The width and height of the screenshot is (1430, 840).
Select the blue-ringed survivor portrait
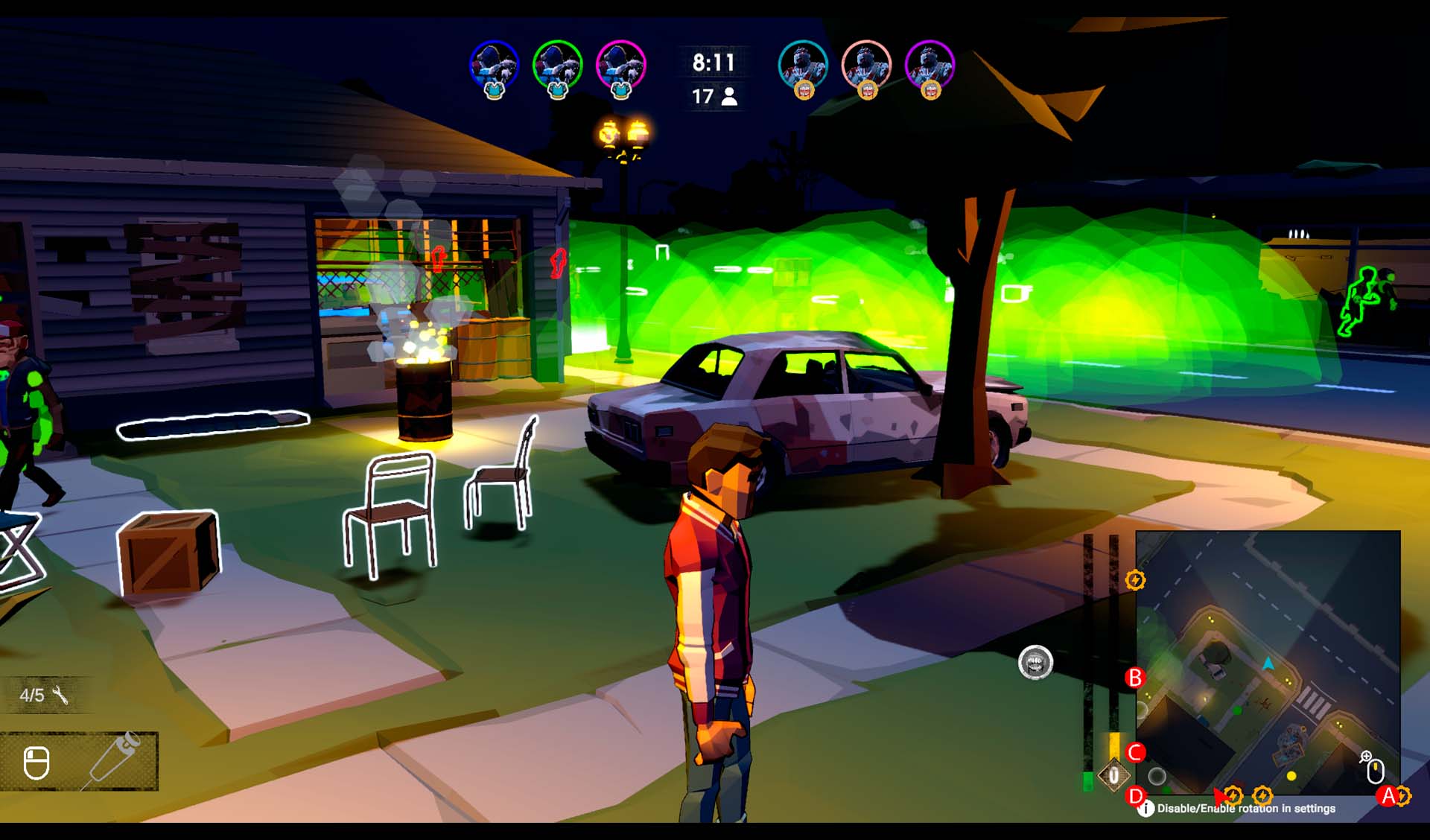tap(494, 66)
